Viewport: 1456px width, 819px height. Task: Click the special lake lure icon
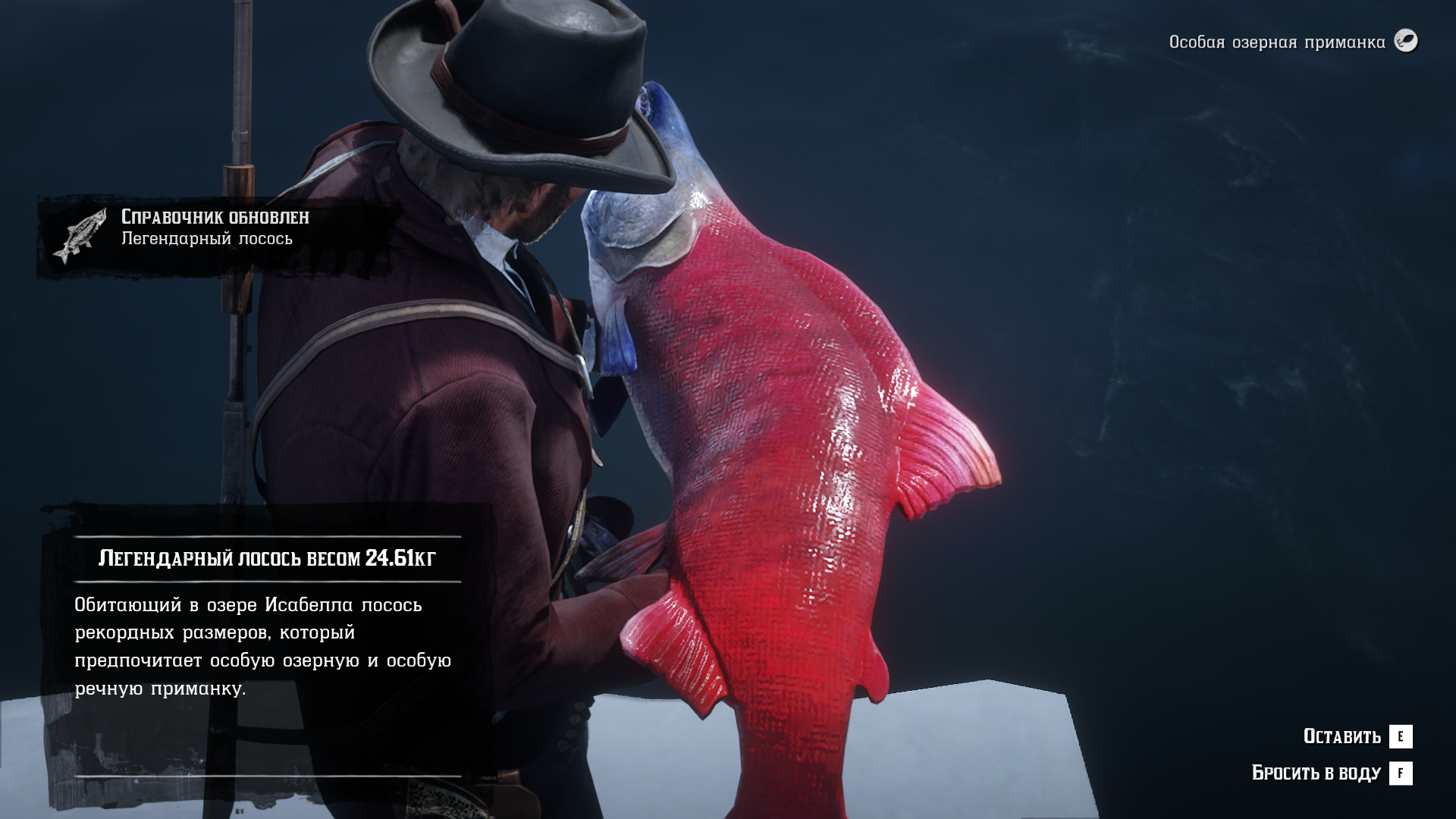1406,41
